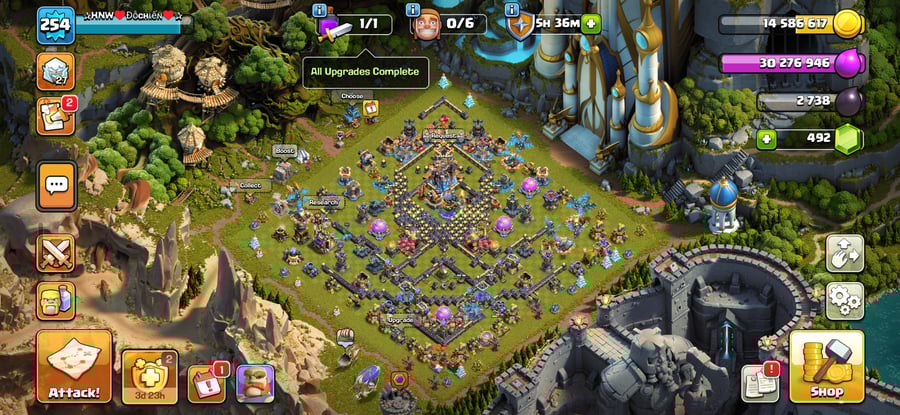
Task: Click the green plus next to gems
Action: click(x=767, y=138)
